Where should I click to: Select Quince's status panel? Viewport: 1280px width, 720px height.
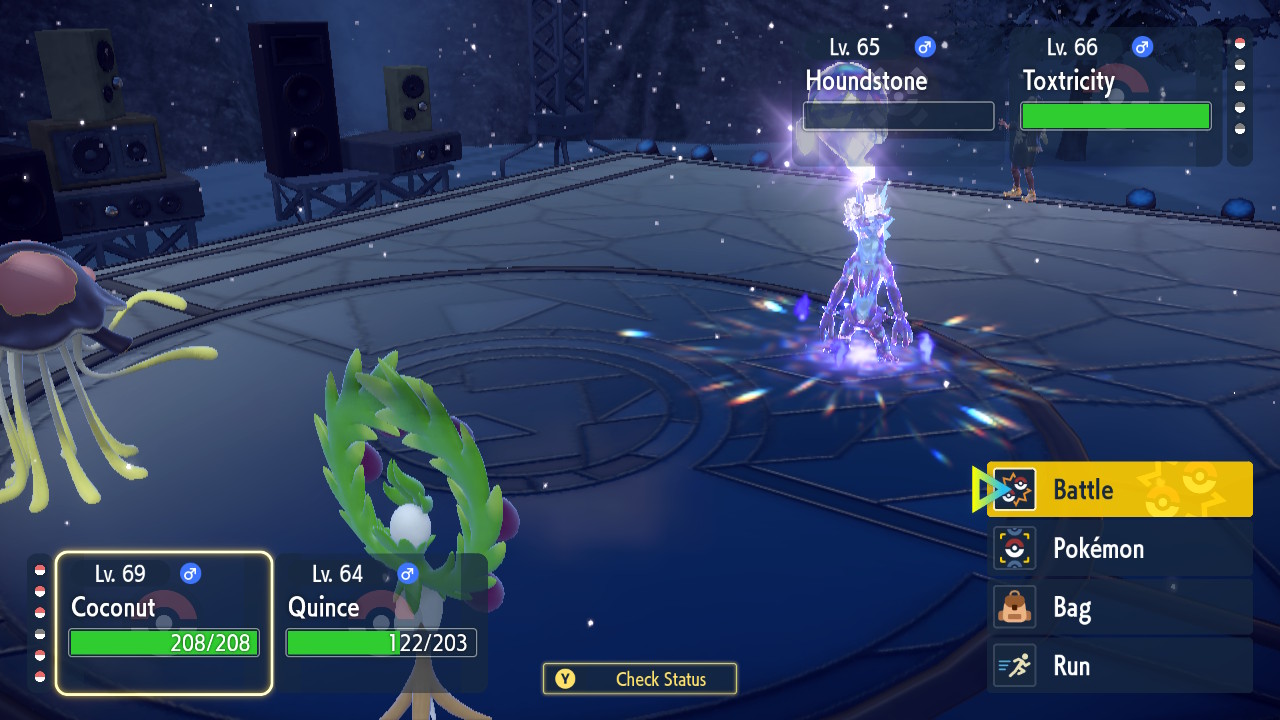tap(381, 622)
